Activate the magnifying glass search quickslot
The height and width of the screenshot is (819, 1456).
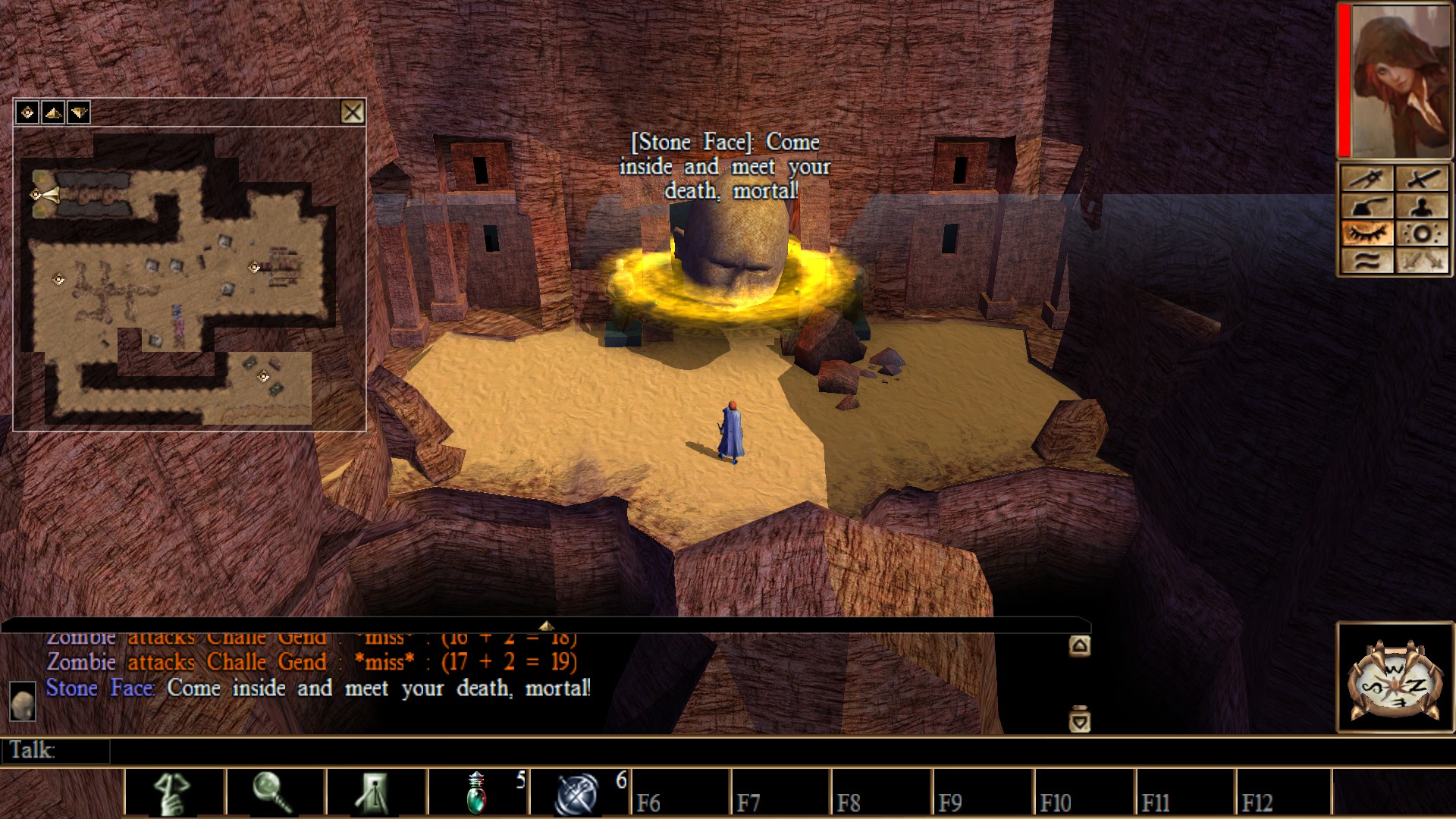pos(275,793)
